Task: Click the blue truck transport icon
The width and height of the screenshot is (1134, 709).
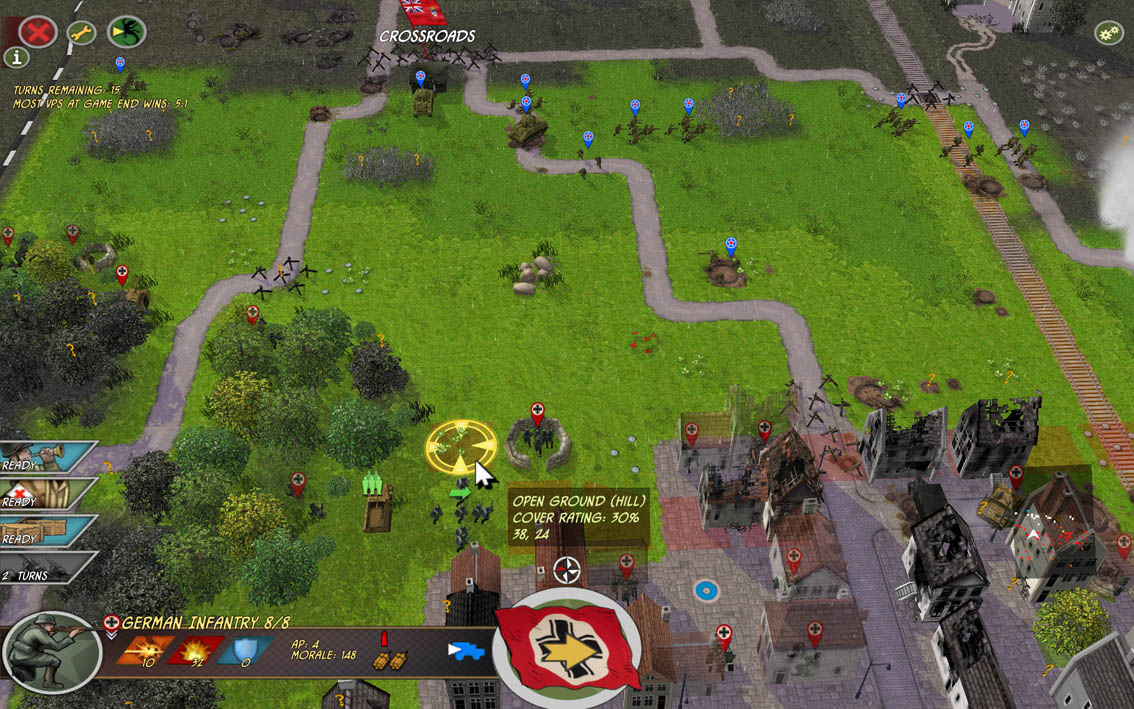Action: click(466, 651)
